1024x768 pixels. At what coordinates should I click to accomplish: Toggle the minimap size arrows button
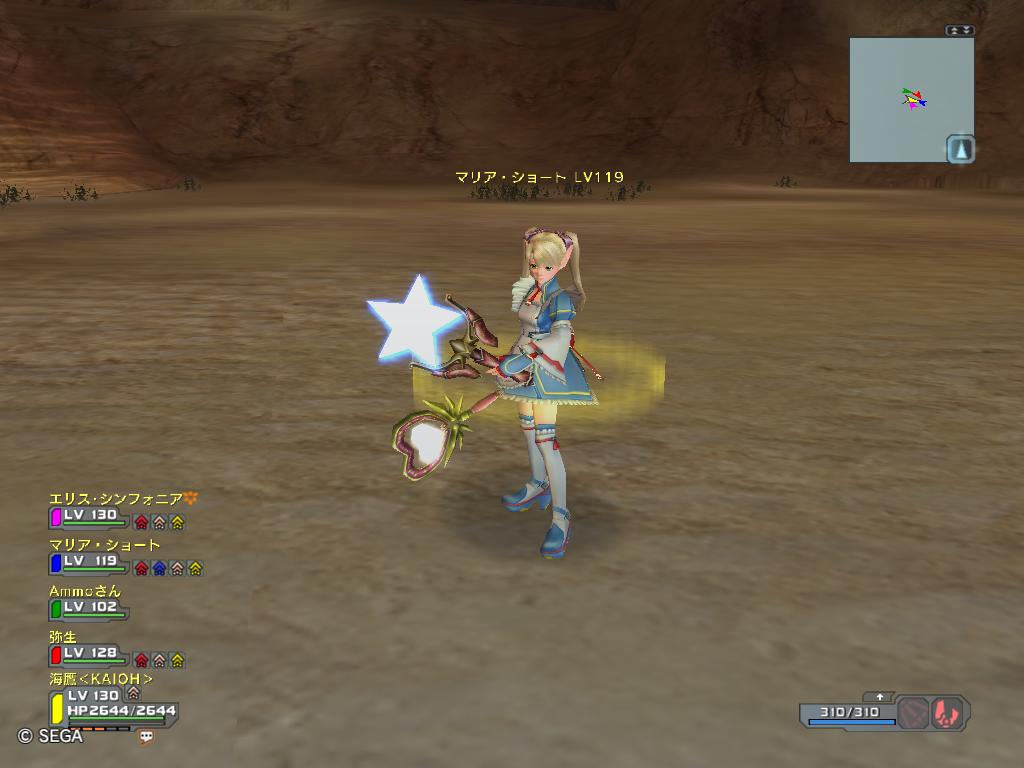960,30
